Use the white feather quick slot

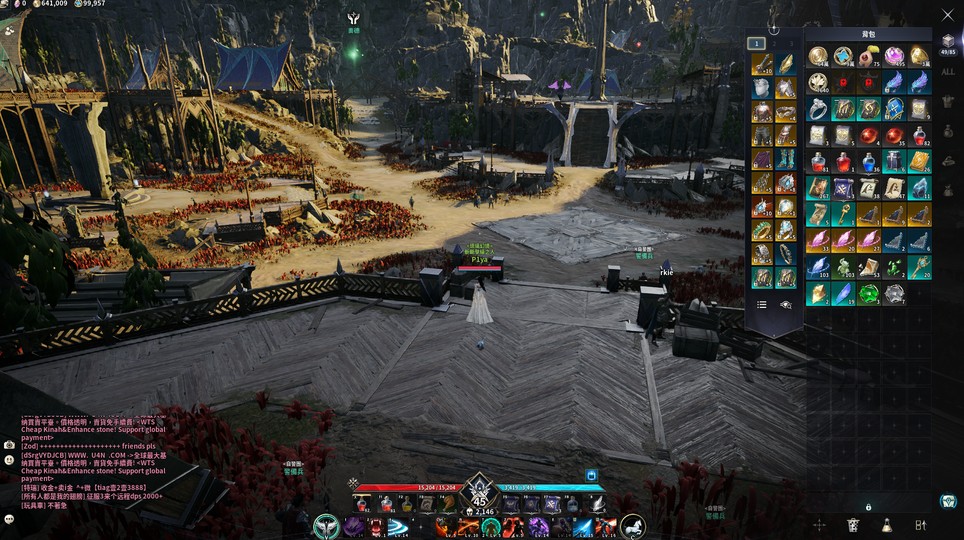pos(596,504)
